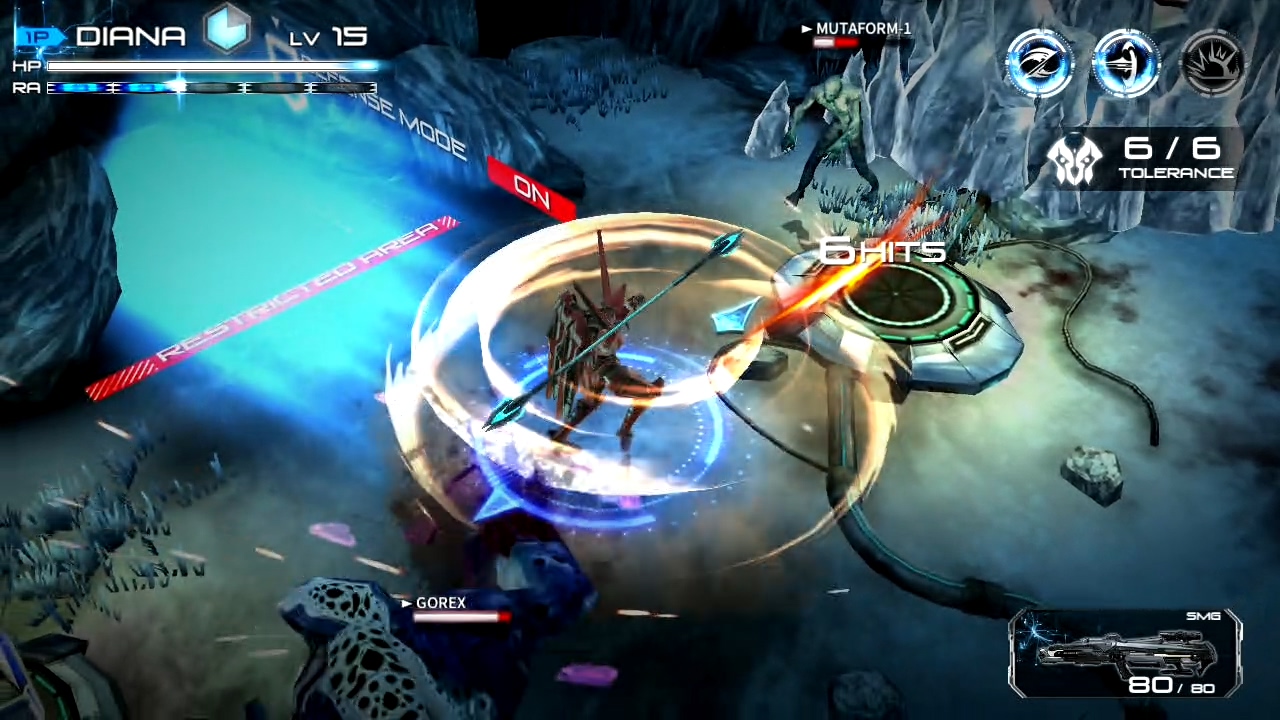
Task: Activate the middle arc-shaped skill ability
Action: pos(1126,62)
